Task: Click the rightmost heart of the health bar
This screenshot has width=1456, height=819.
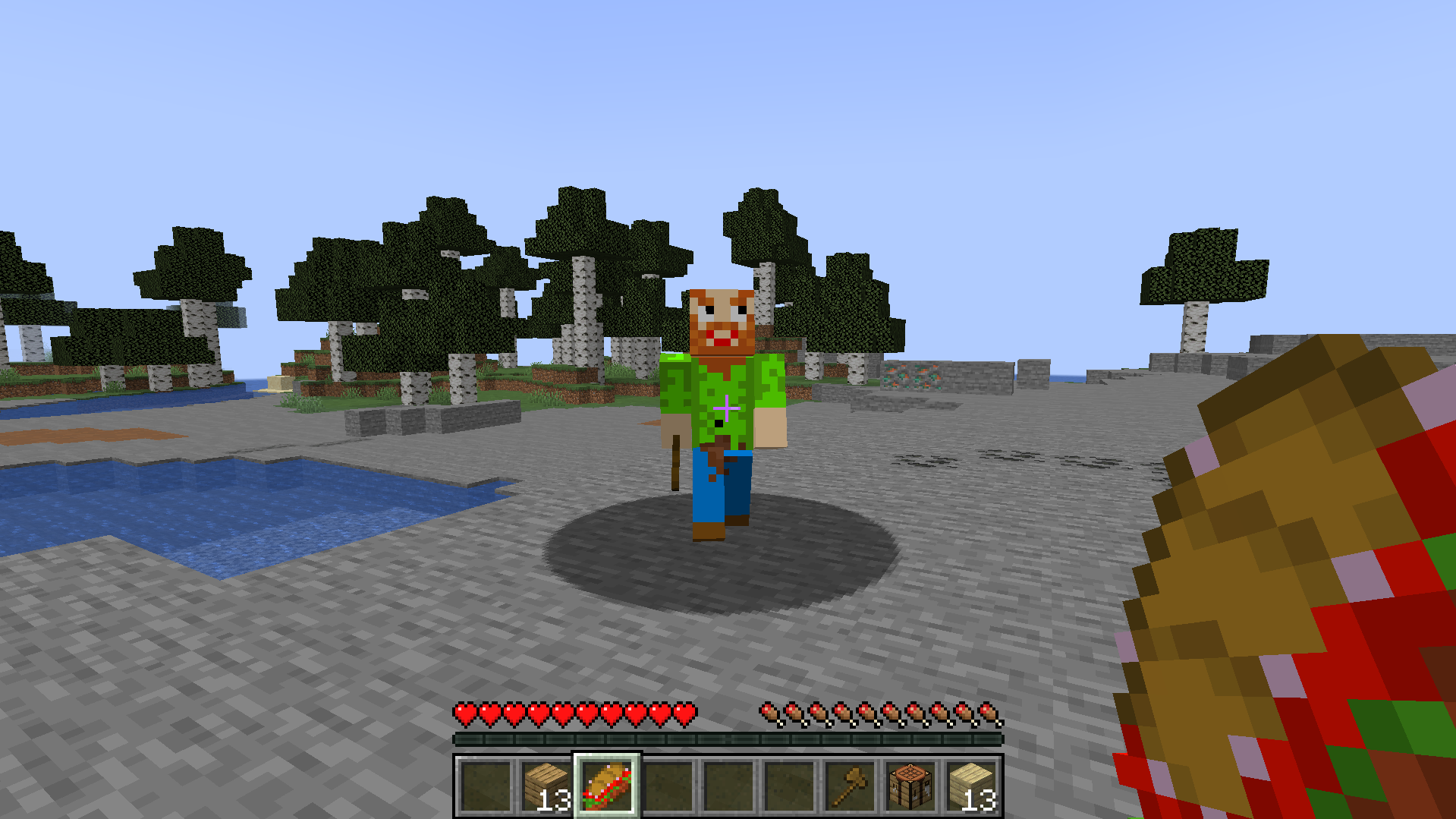Action: (685, 713)
